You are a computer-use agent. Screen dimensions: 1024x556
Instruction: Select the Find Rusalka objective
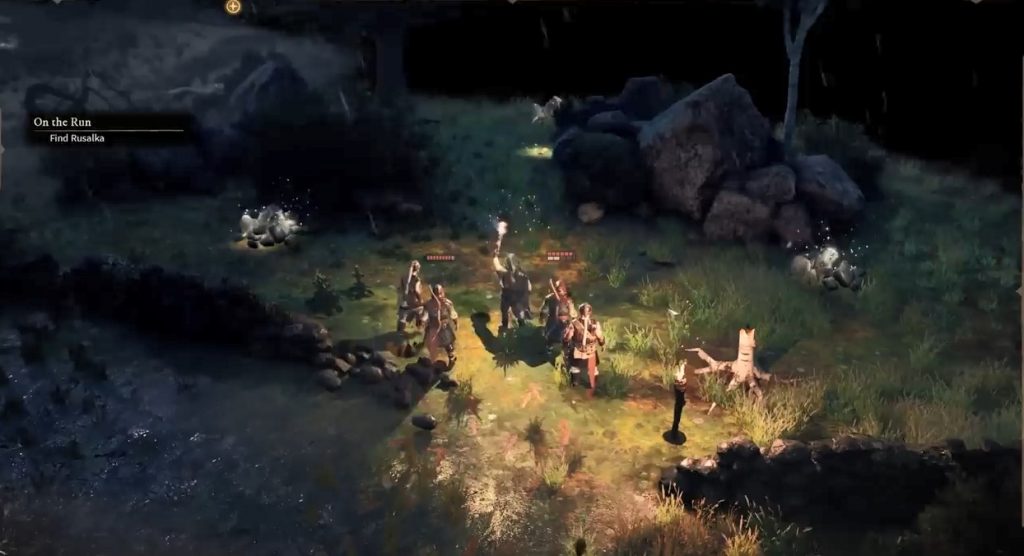(x=77, y=138)
